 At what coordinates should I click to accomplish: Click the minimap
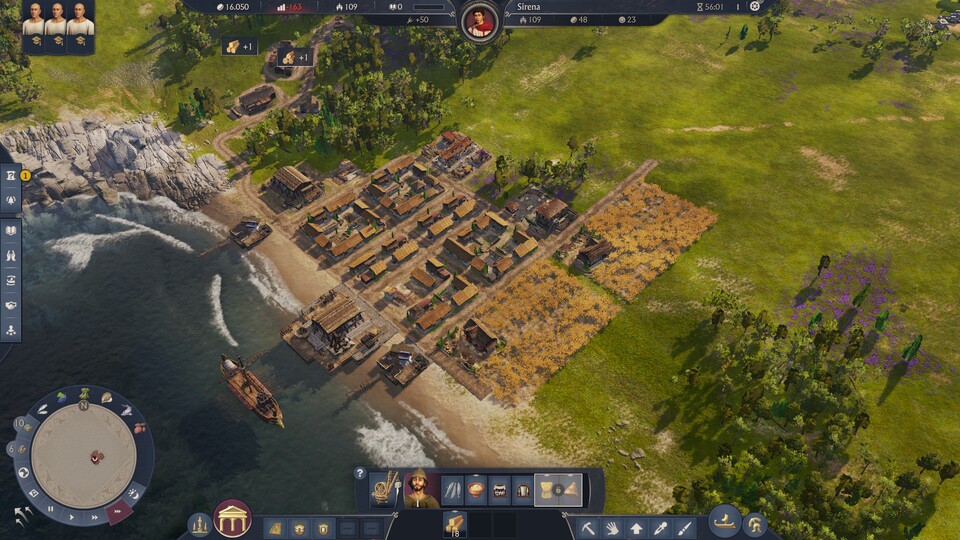84,453
